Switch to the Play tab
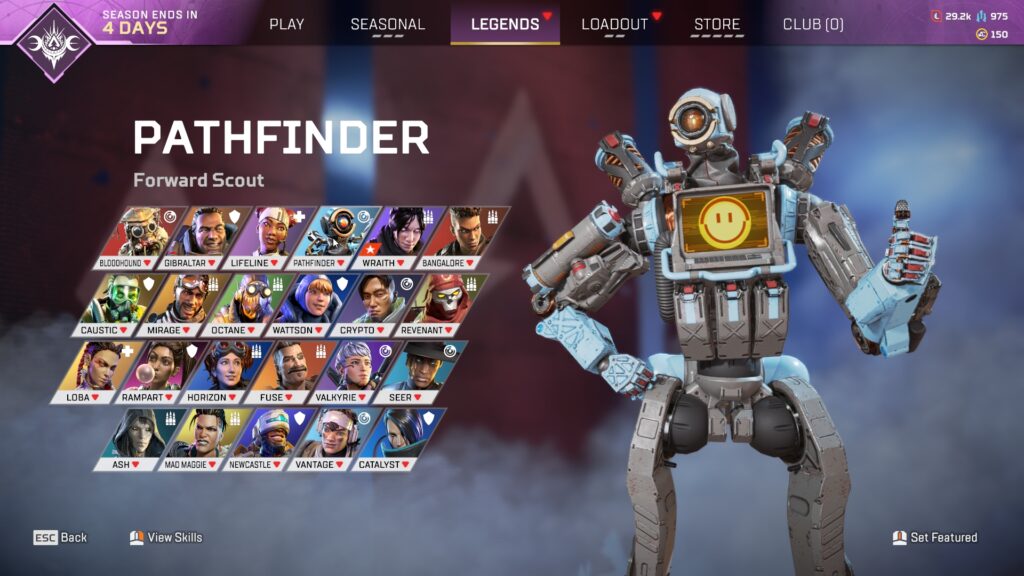The image size is (1024, 576). pyautogui.click(x=287, y=24)
